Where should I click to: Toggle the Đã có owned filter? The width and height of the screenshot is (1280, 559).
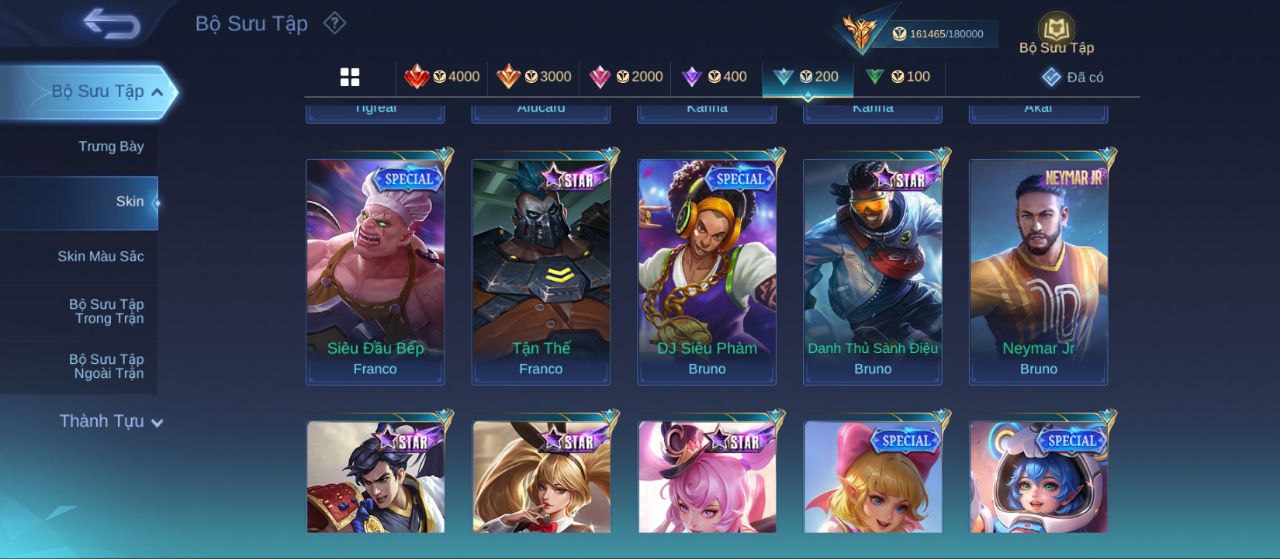(x=1072, y=77)
